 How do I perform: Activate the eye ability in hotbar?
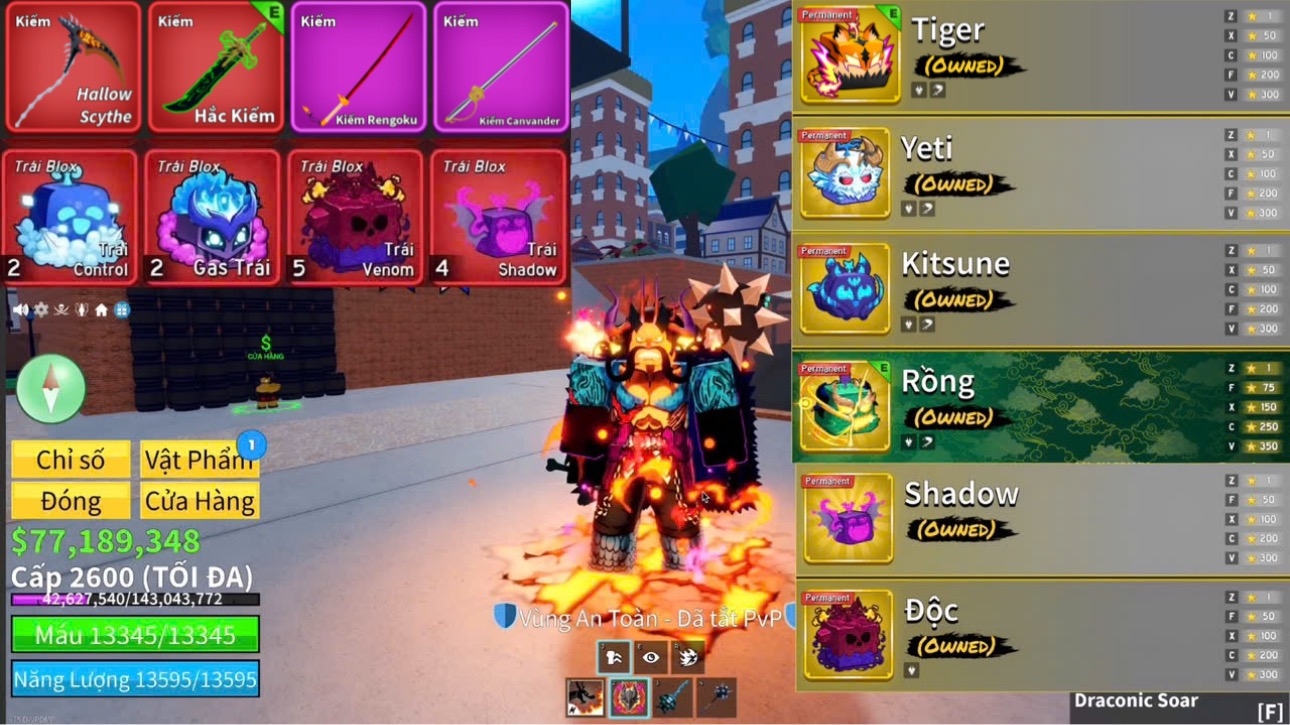[651, 657]
